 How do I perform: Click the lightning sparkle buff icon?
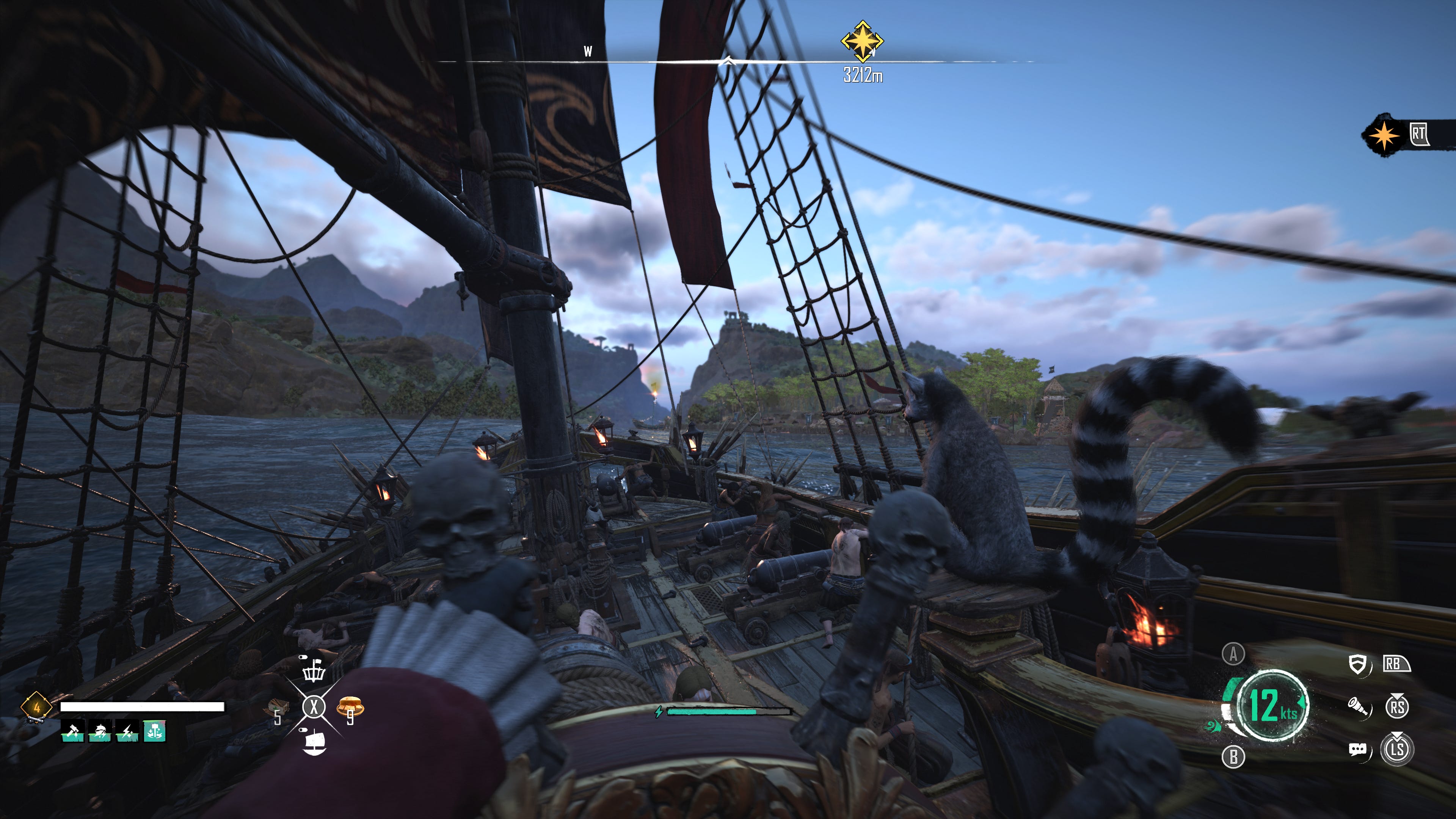click(x=127, y=731)
